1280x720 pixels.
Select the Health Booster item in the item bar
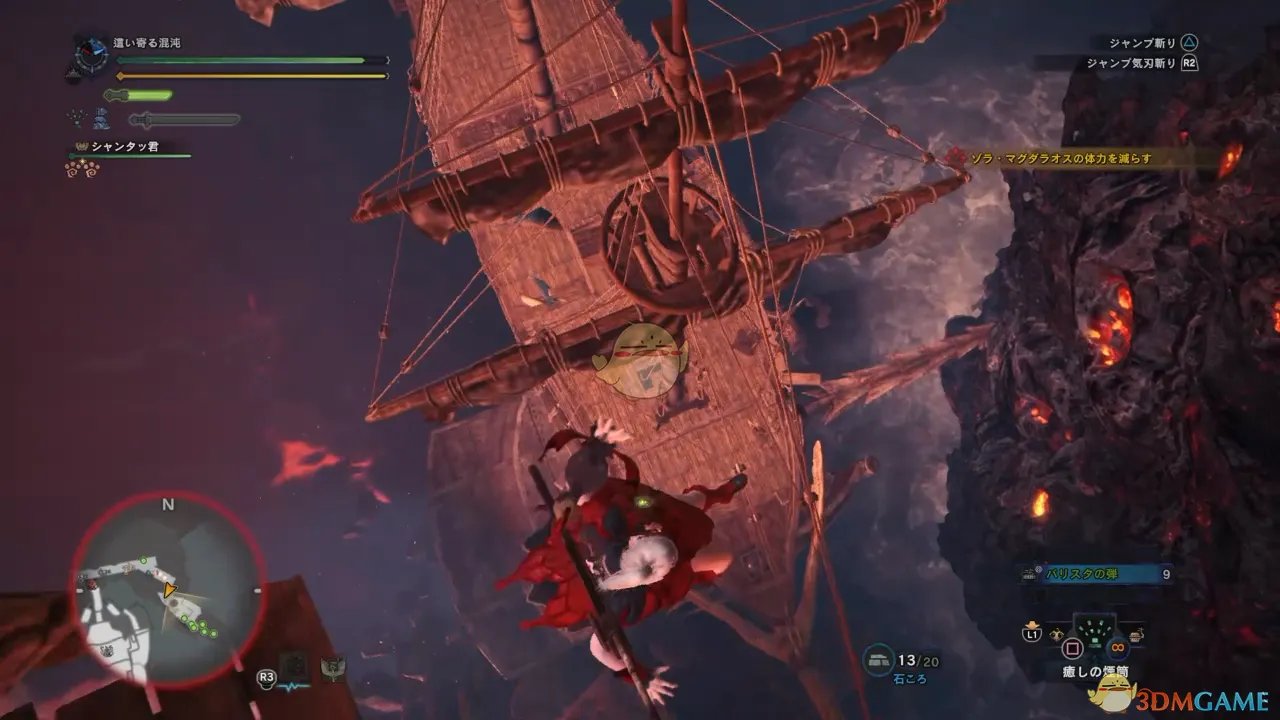point(1093,632)
